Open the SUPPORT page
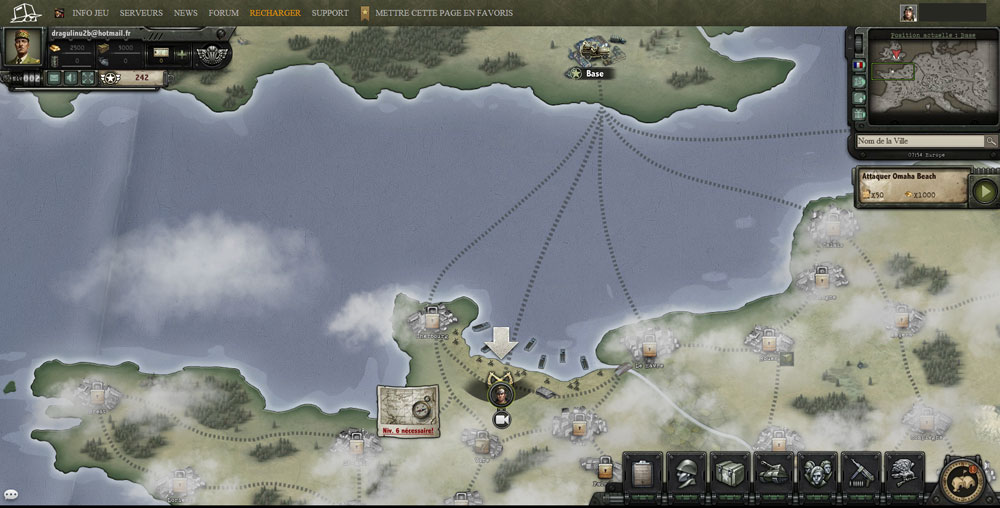Screen dimensions: 1000x508 (x=330, y=13)
